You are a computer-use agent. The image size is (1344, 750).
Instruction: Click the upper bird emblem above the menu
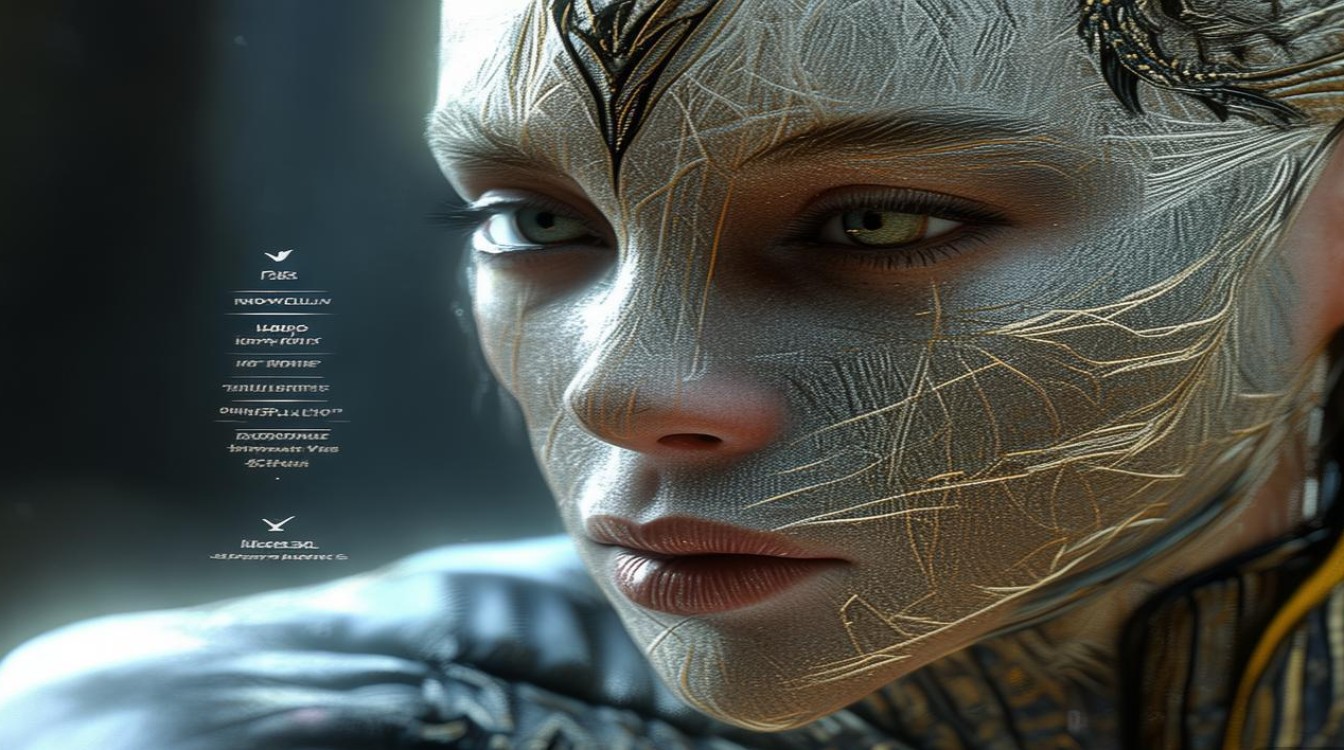click(278, 256)
